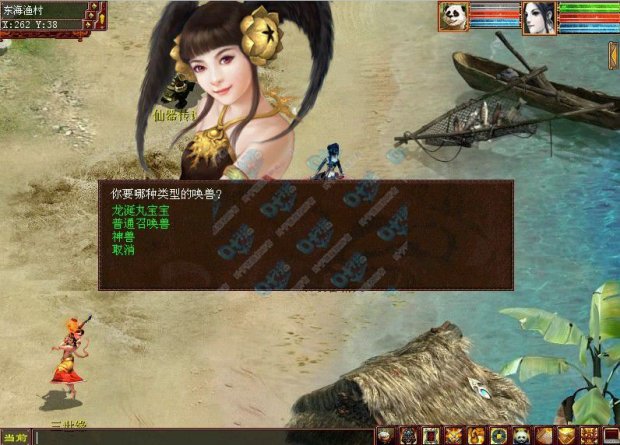The width and height of the screenshot is (620, 445).
Task: Open the panda pet portrait
Action: point(453,17)
